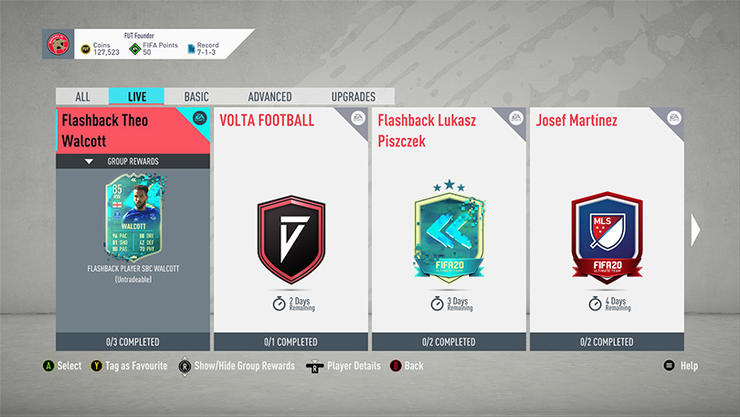
Task: Choose the Flashback Lukasz Piszczek challenge
Action: [x=448, y=230]
